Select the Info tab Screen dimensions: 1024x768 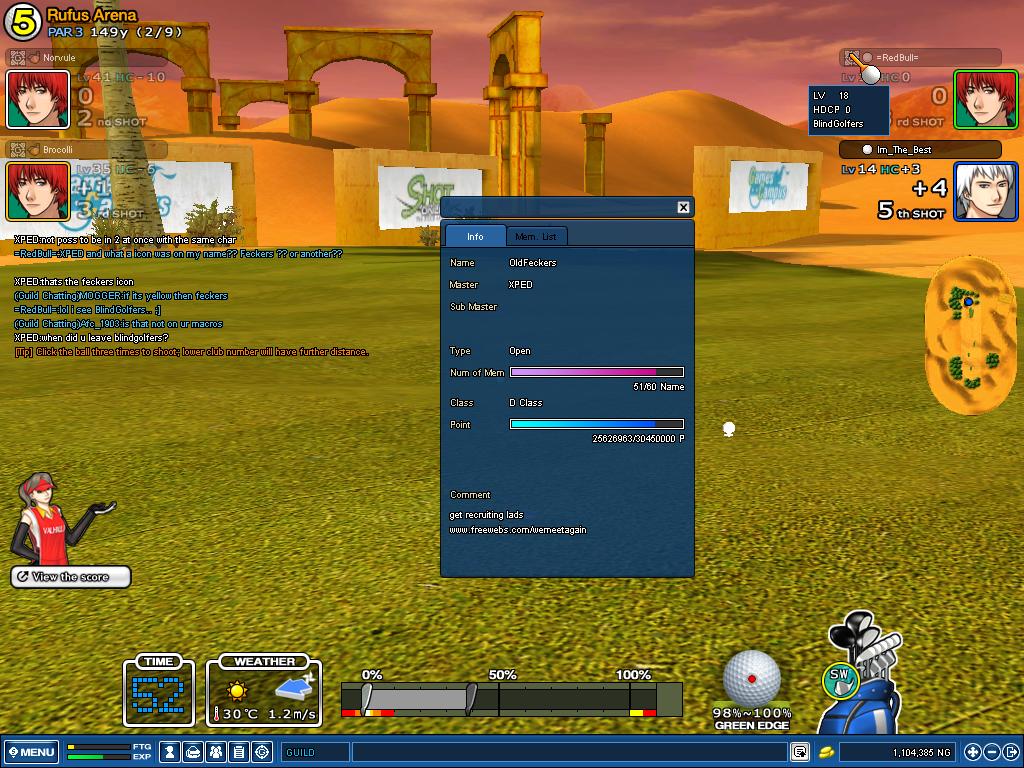tap(475, 236)
